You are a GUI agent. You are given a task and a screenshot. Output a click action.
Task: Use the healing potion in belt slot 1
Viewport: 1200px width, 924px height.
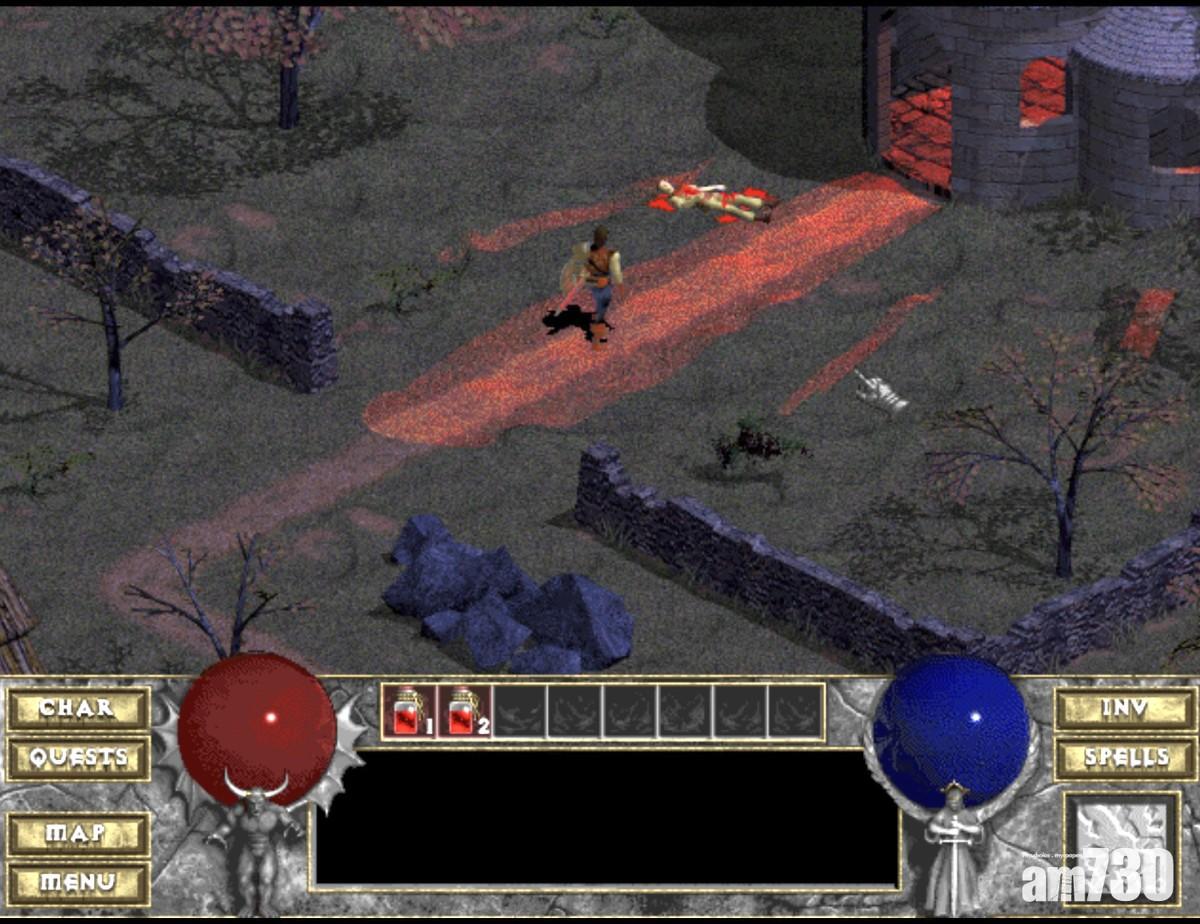(x=409, y=712)
